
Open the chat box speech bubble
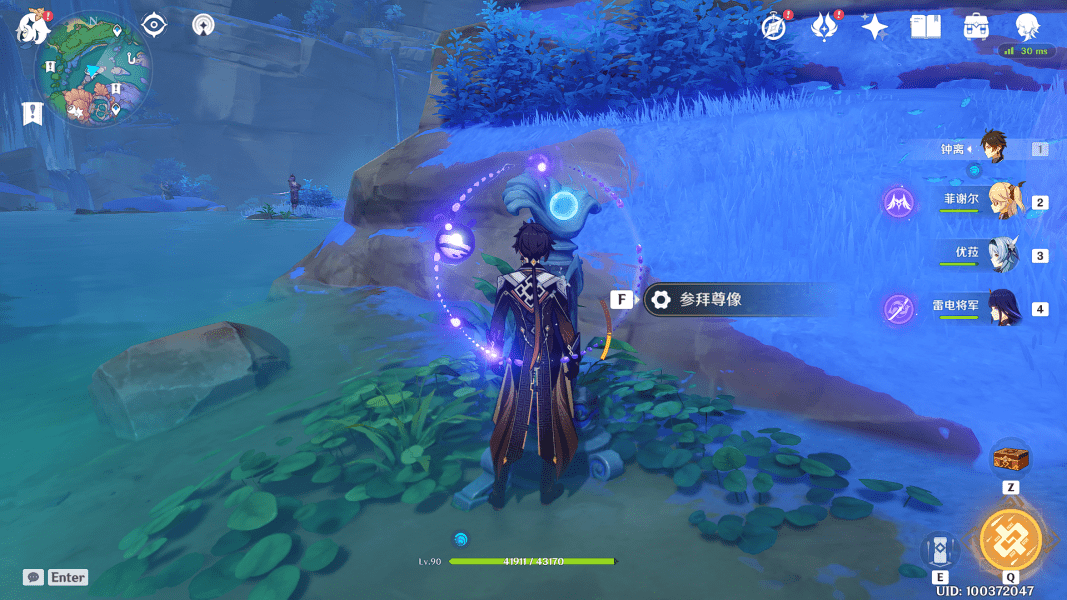coord(33,577)
